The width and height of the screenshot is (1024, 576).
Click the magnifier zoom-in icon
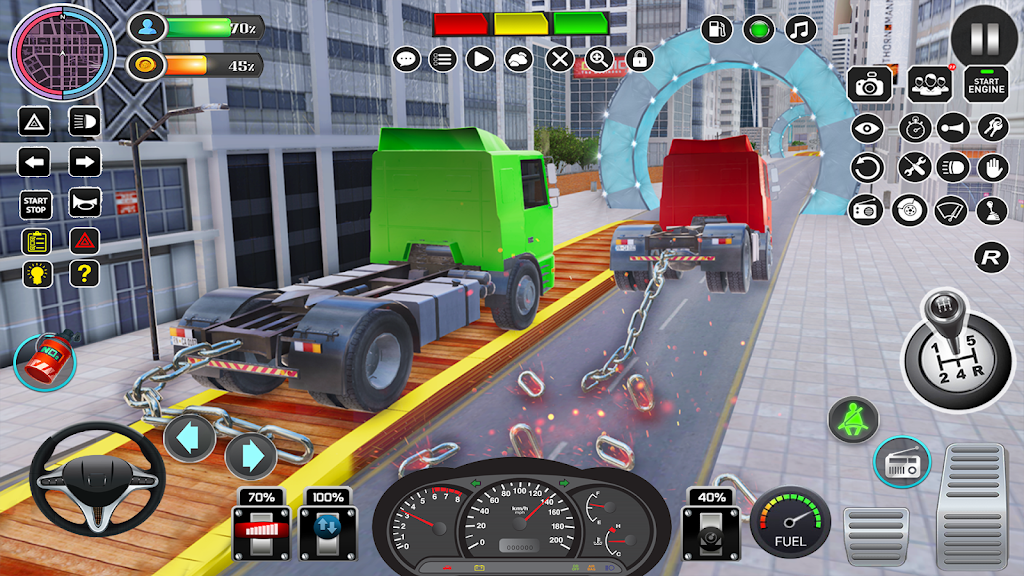600,59
